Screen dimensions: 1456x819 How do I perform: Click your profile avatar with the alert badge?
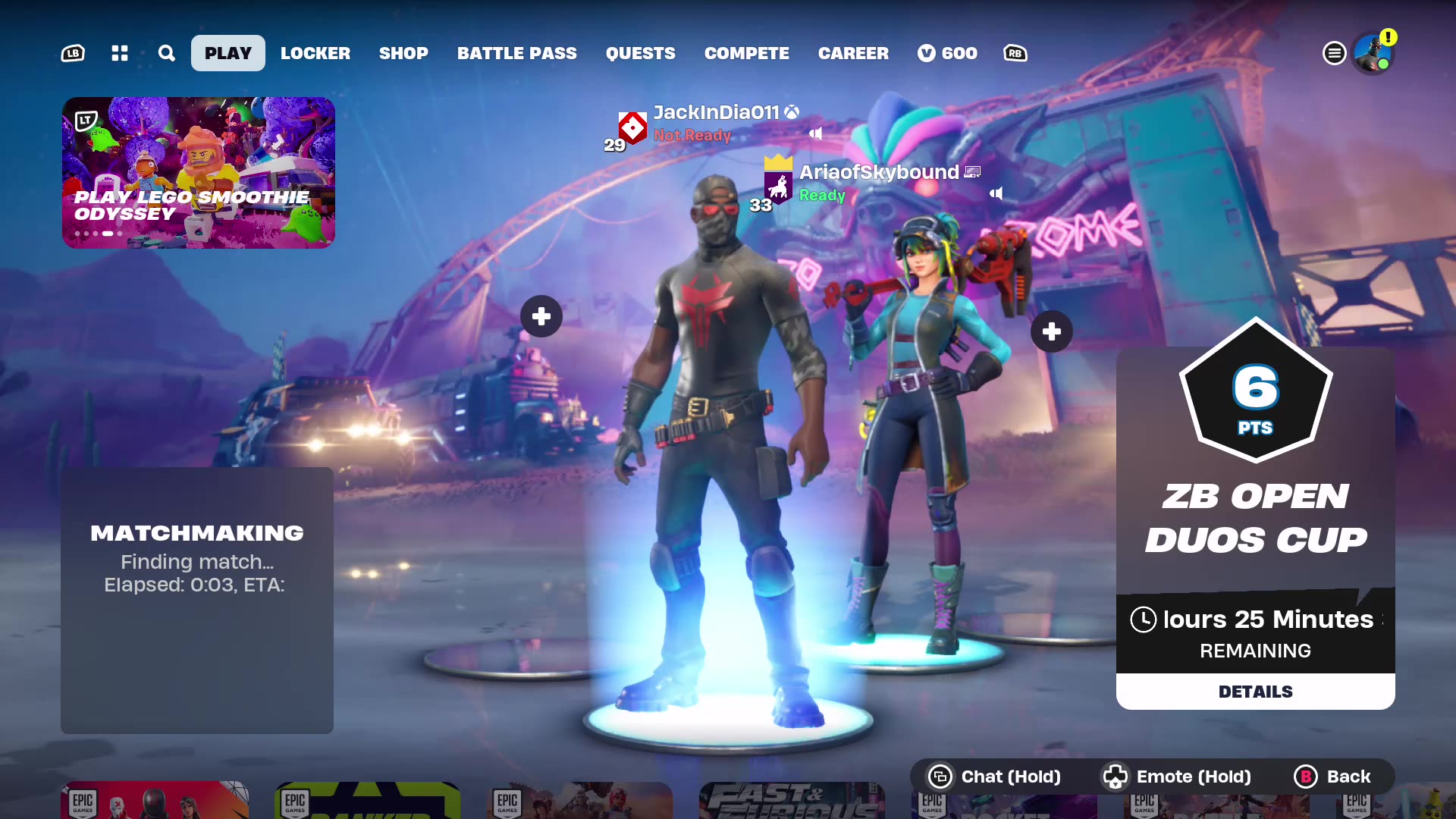coord(1374,53)
